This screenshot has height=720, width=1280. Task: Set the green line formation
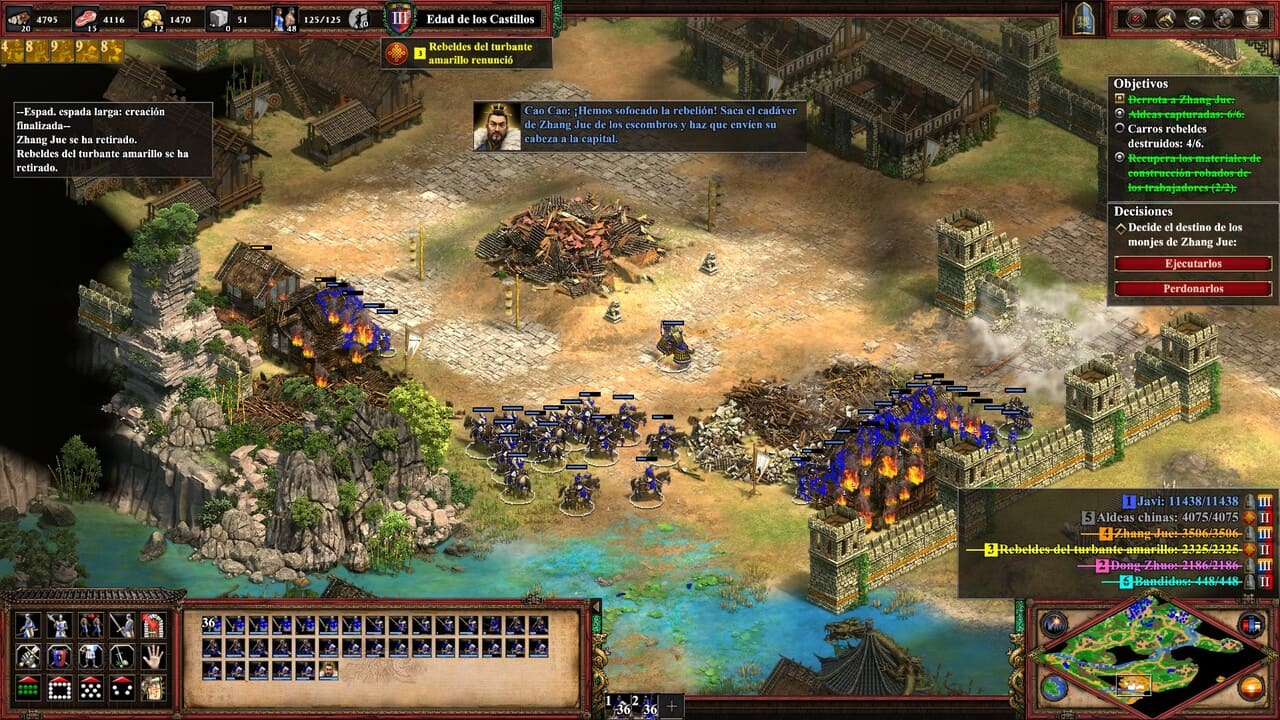pyautogui.click(x=28, y=688)
